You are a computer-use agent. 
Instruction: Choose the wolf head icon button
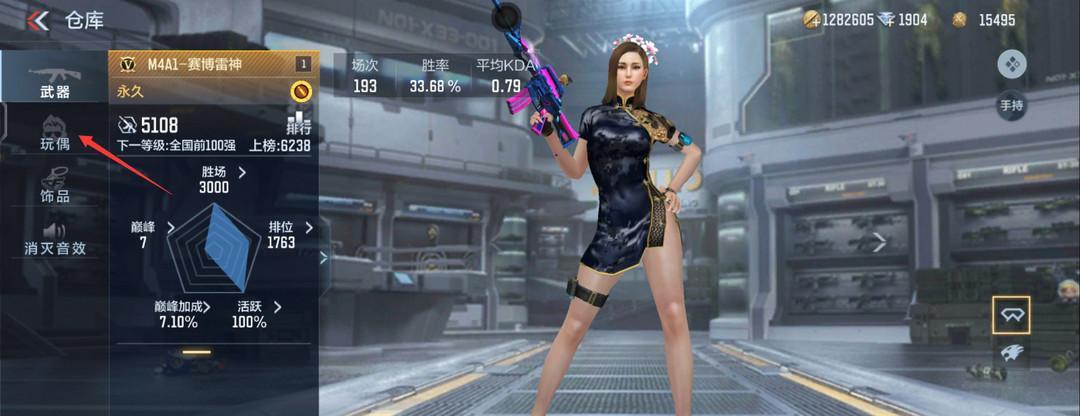(1011, 352)
